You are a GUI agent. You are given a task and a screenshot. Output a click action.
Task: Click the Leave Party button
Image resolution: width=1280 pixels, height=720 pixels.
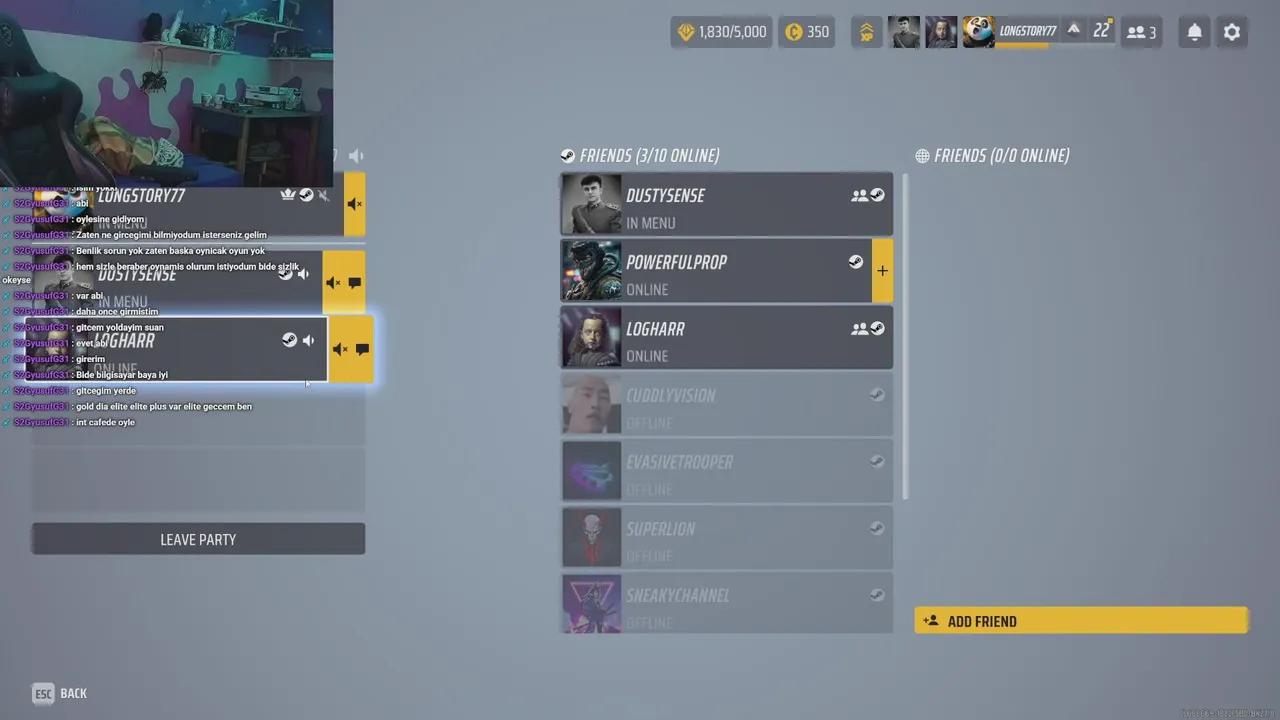tap(198, 539)
